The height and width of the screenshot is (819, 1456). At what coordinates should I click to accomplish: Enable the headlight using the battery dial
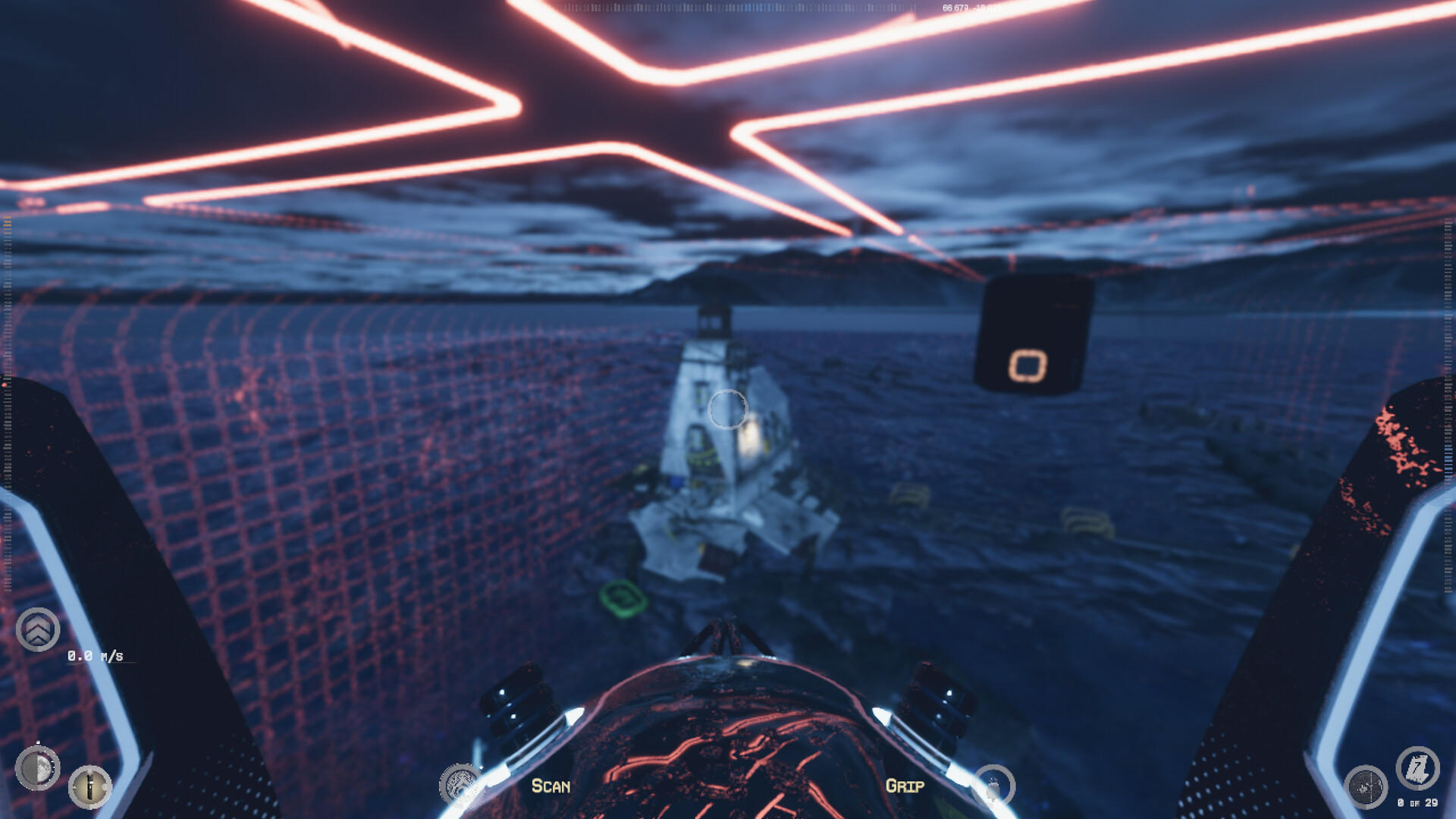pos(90,787)
